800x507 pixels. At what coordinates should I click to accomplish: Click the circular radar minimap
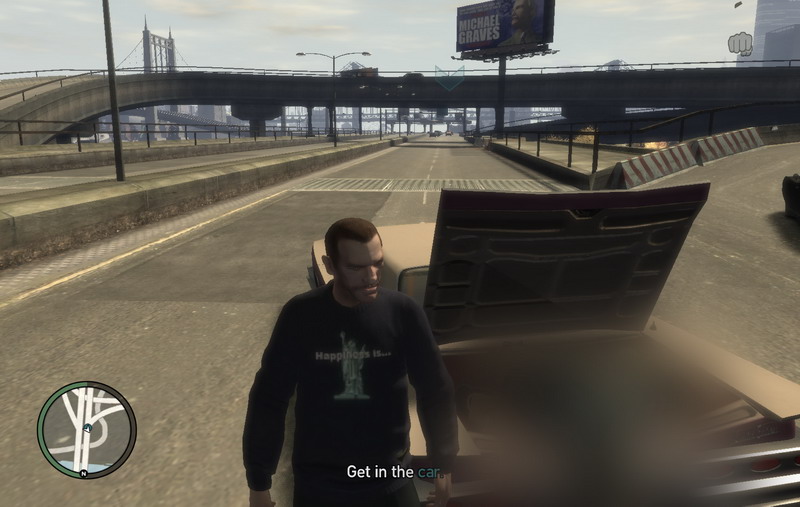click(x=87, y=429)
